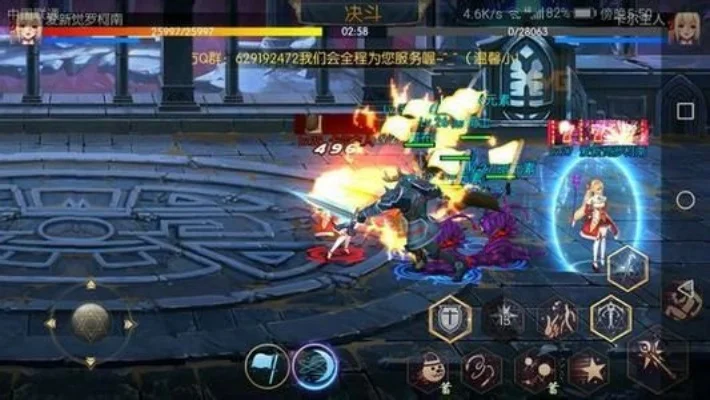Activate the starburst skill on cooldown
Viewport: 710px width, 400px height.
point(504,319)
